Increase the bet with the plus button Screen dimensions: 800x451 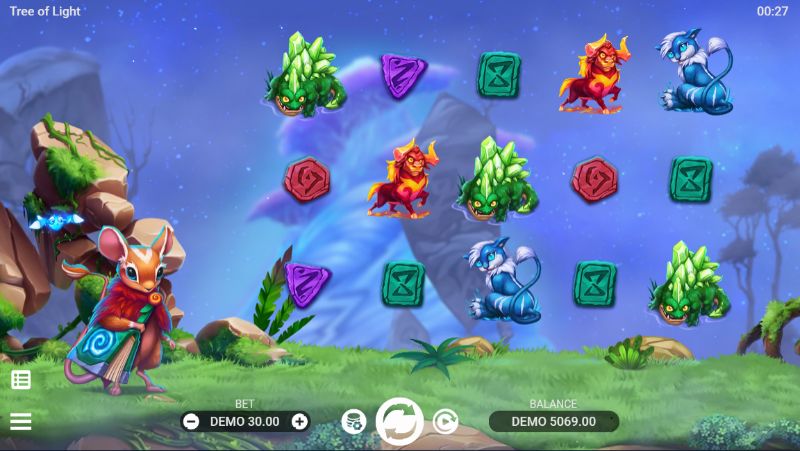click(x=299, y=421)
